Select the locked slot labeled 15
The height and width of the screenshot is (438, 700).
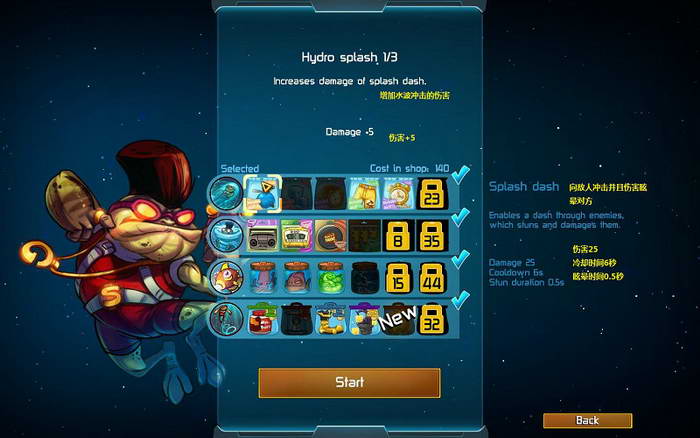click(x=398, y=278)
